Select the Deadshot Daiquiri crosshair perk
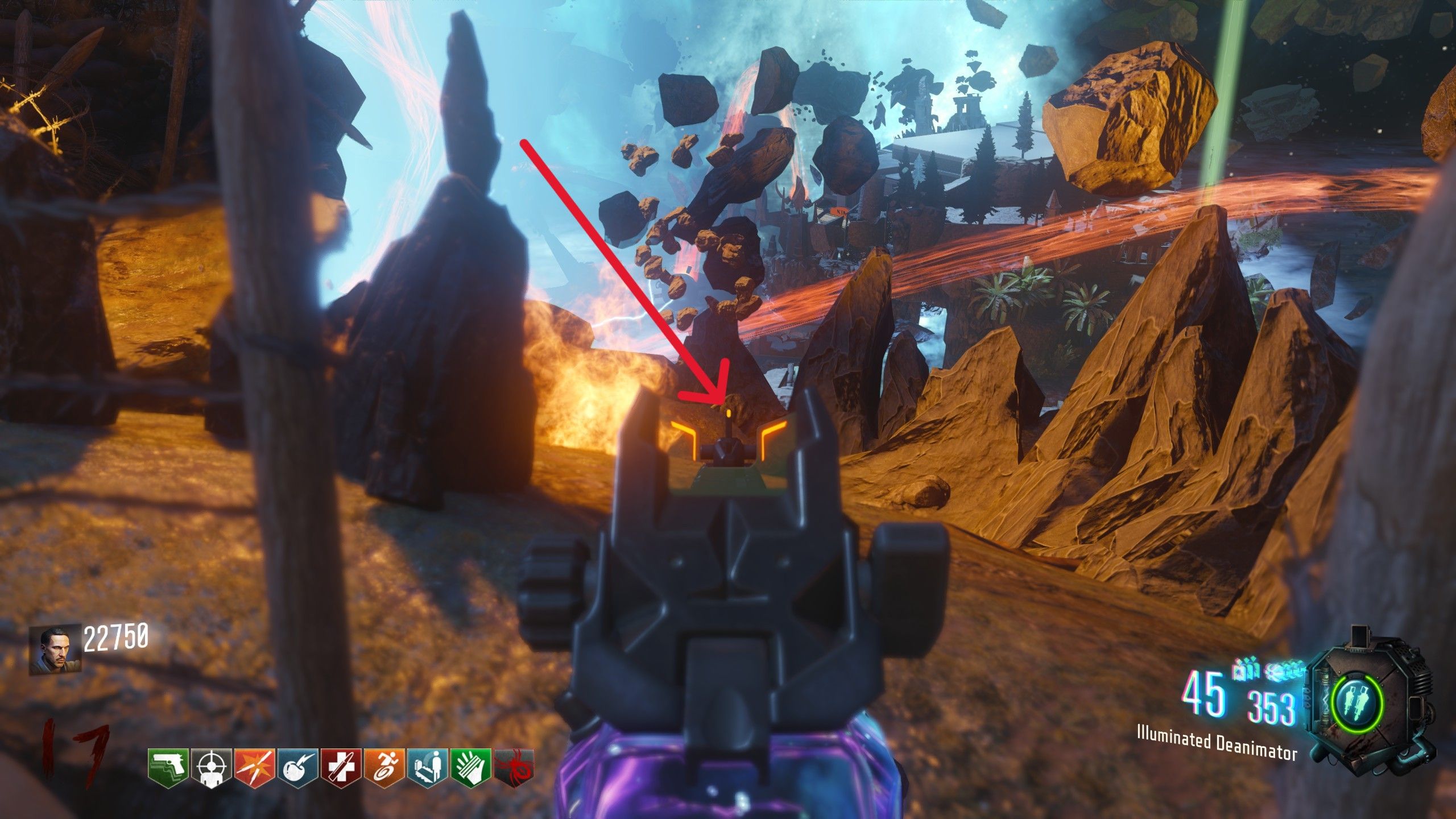1456x819 pixels. coord(212,768)
